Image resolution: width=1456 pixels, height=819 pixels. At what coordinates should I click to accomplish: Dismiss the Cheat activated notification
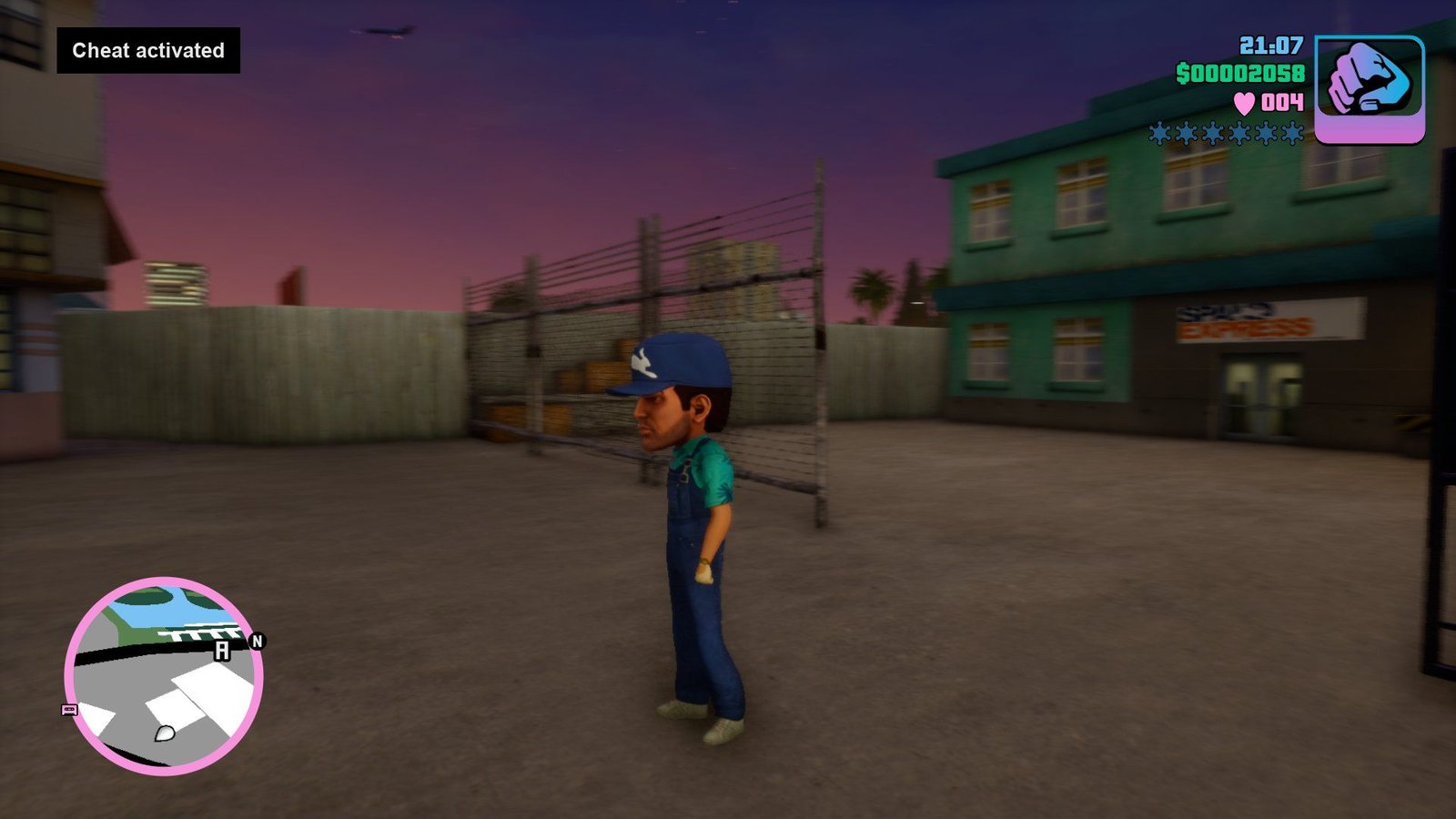(x=148, y=51)
